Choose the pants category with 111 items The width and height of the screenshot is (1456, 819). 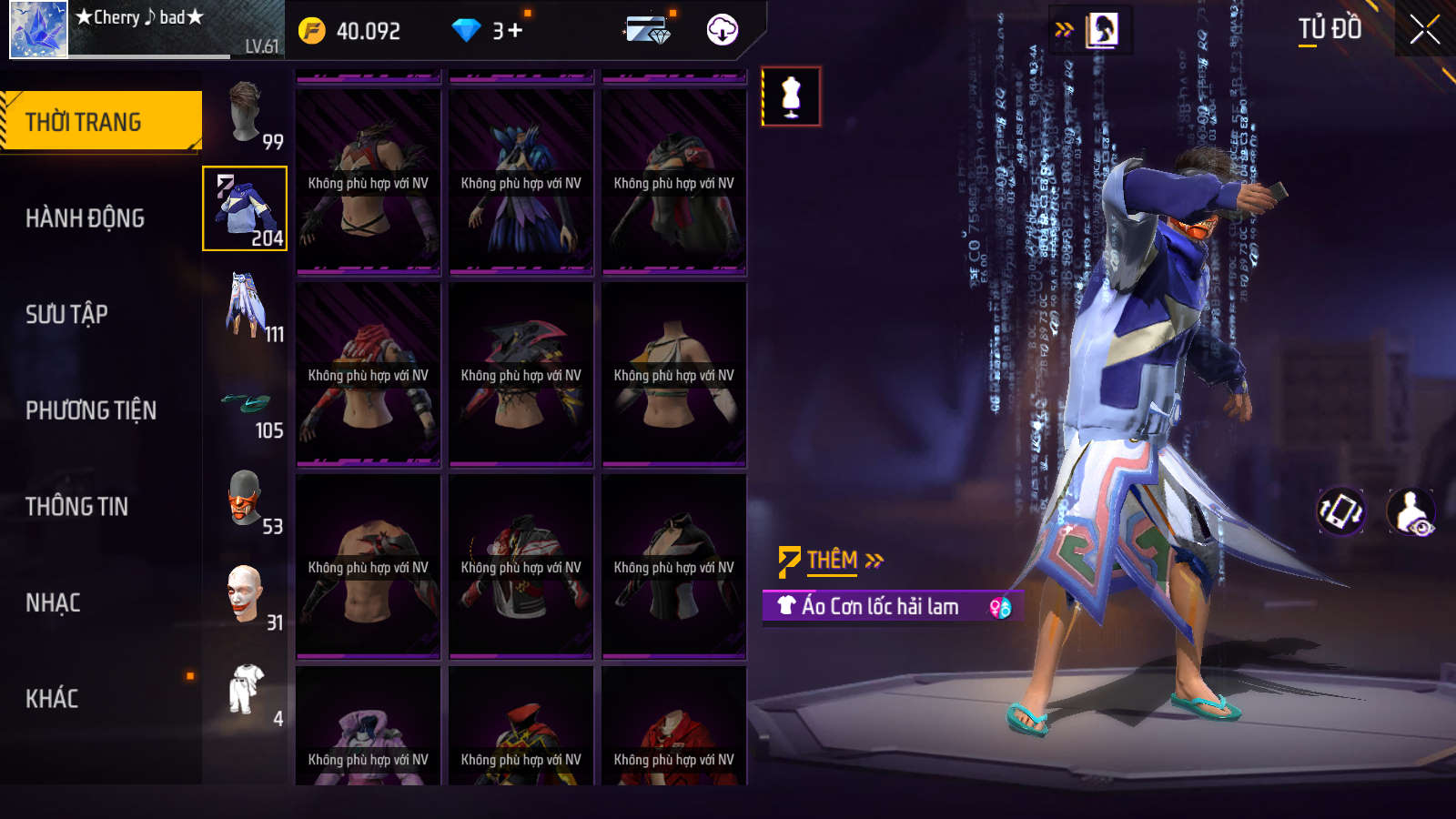(246, 306)
